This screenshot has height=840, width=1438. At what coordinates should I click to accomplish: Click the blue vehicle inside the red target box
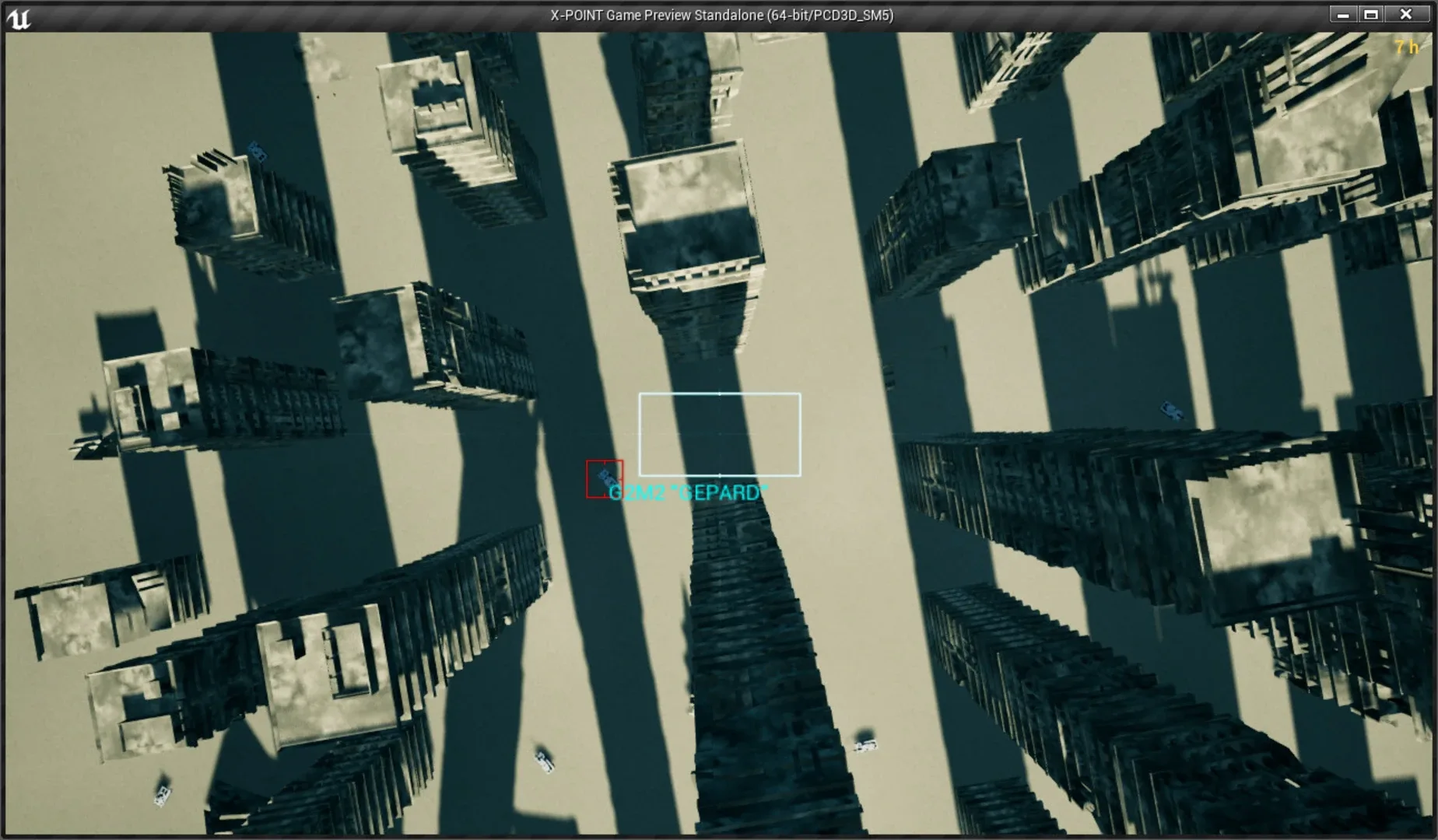click(605, 477)
